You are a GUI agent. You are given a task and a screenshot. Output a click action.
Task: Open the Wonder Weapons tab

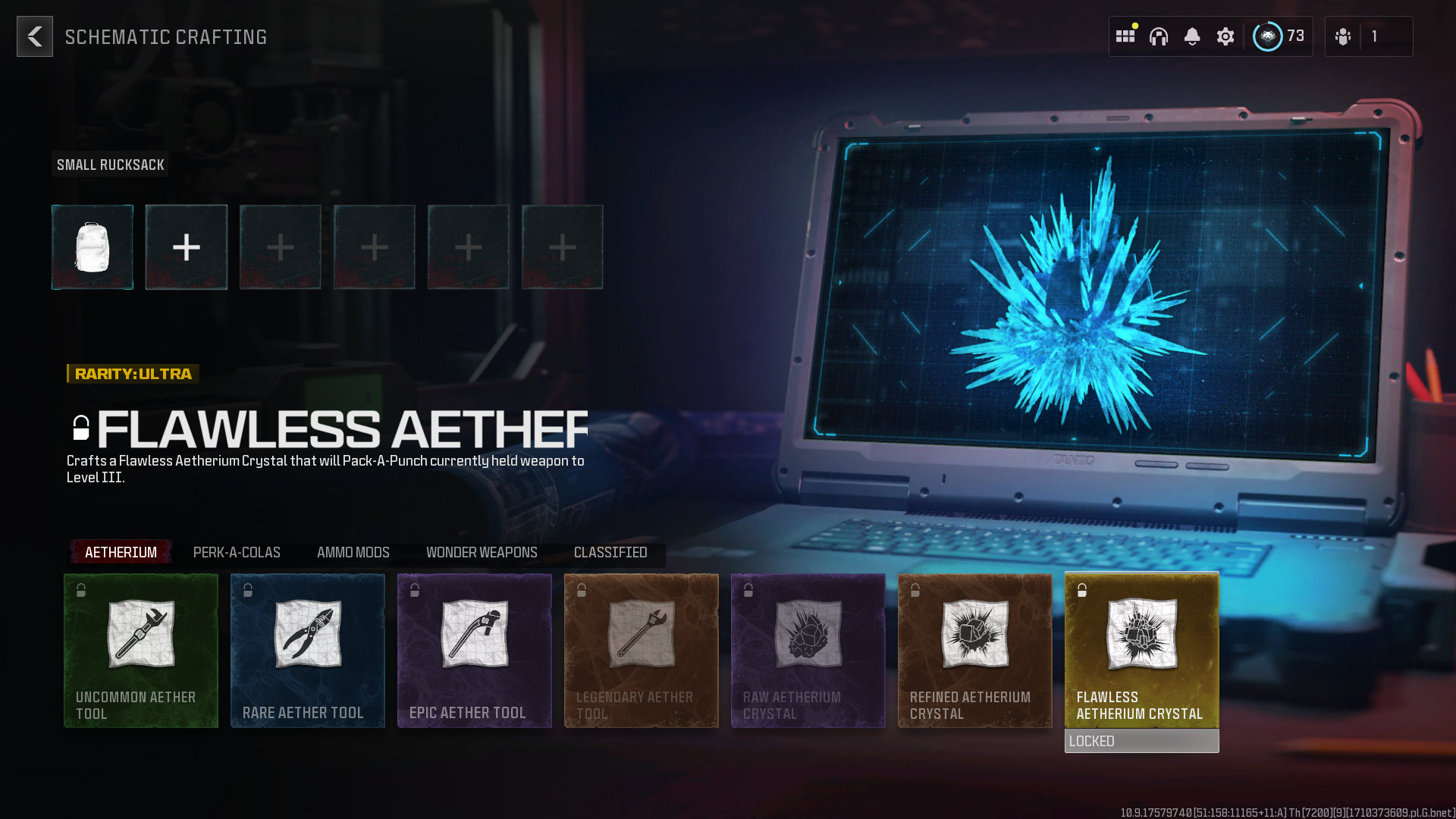click(x=482, y=552)
